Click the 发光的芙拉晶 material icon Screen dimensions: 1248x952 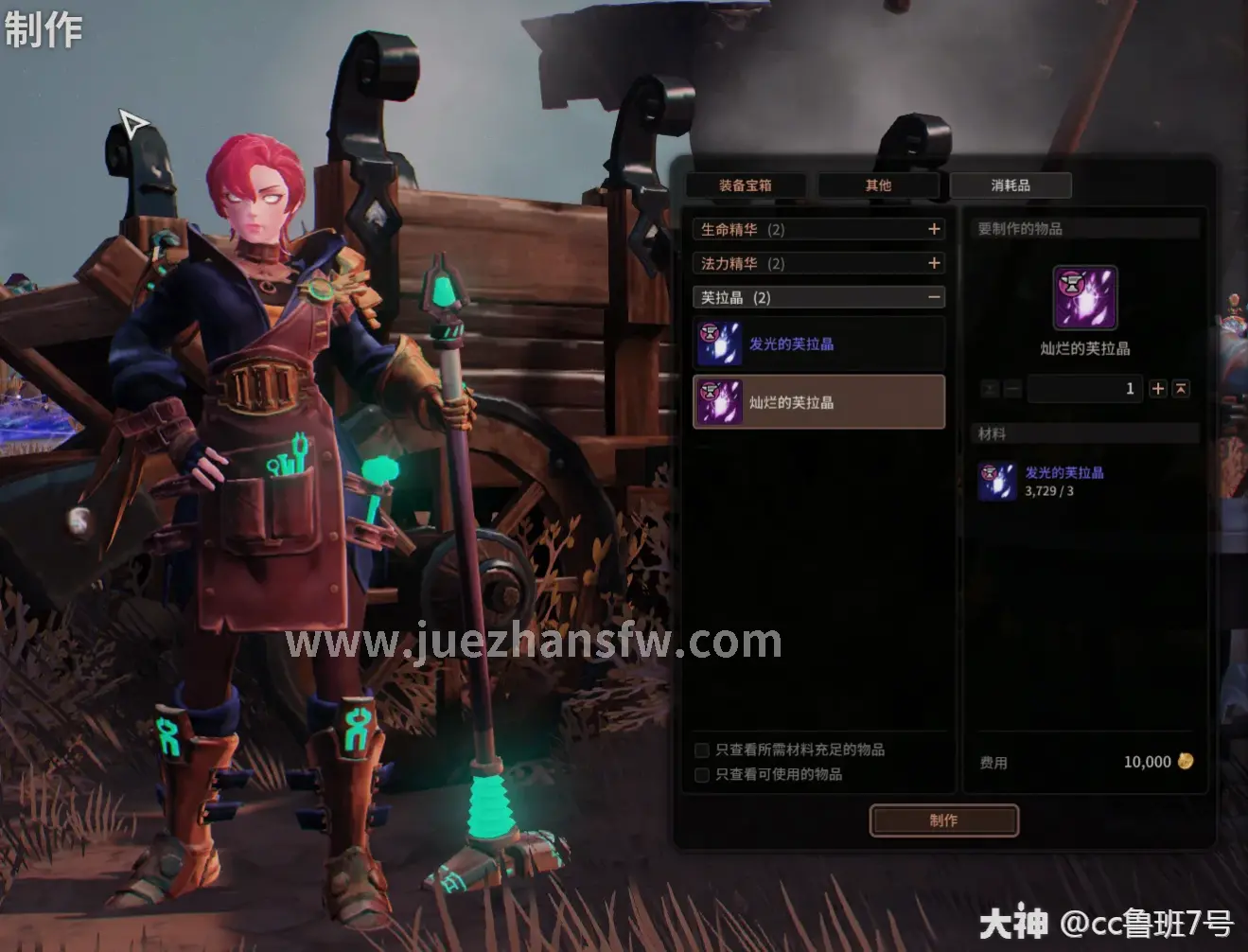pos(997,482)
